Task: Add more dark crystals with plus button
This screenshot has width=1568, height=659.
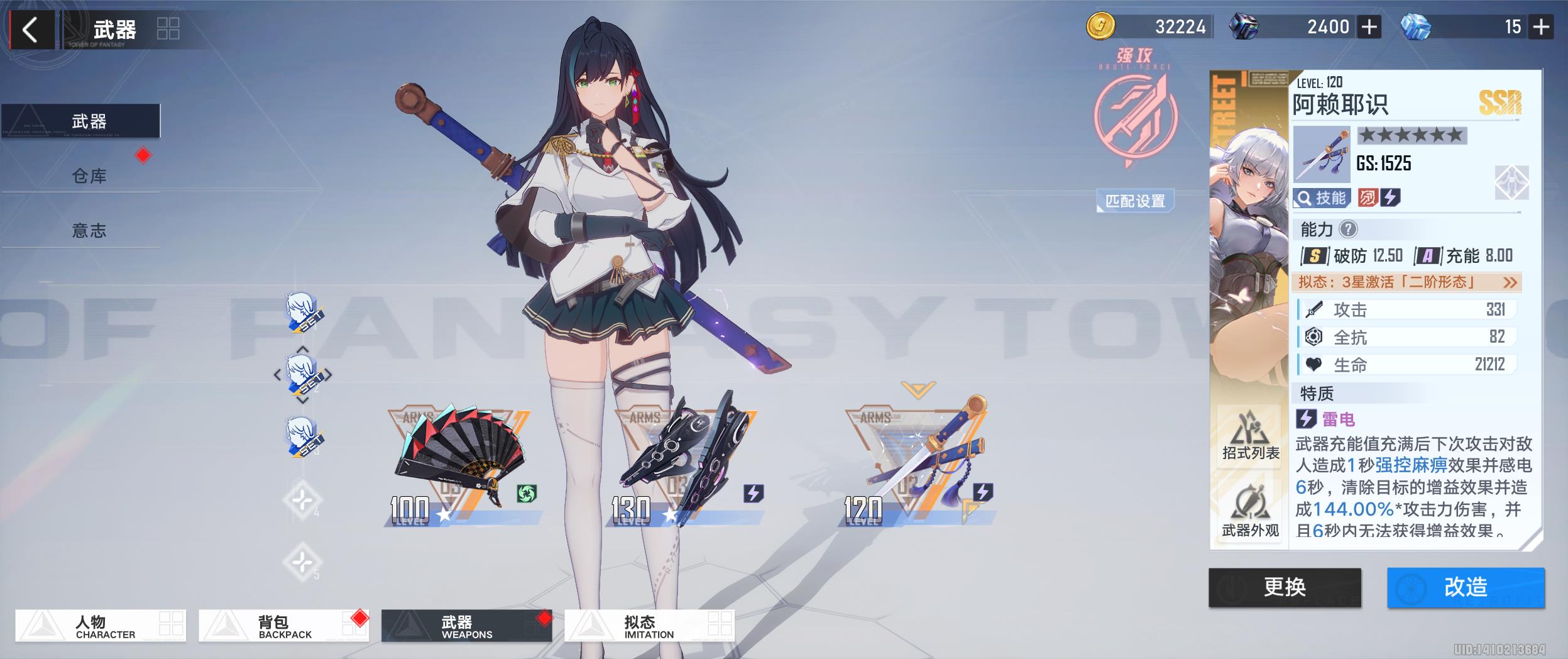Action: click(x=1369, y=27)
